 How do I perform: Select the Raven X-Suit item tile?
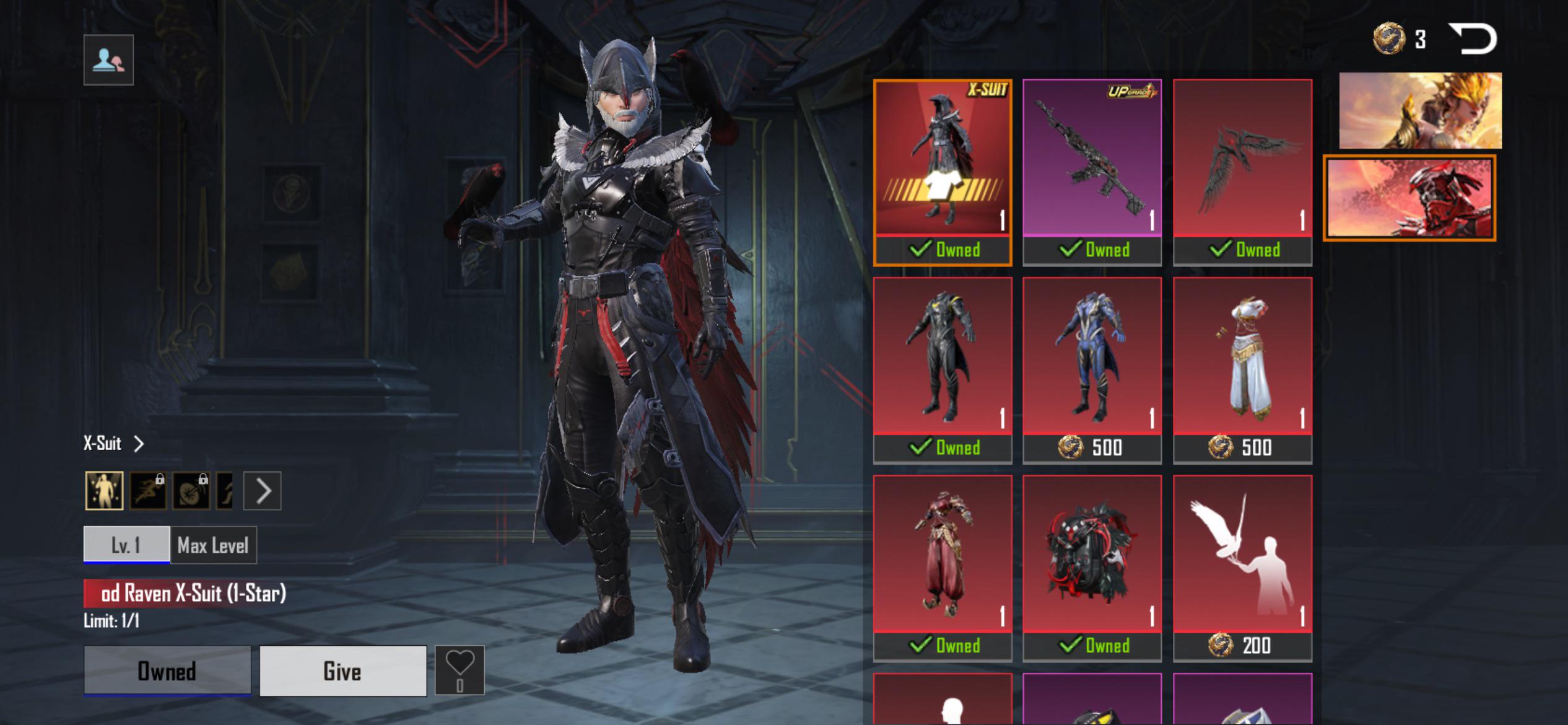tap(942, 172)
